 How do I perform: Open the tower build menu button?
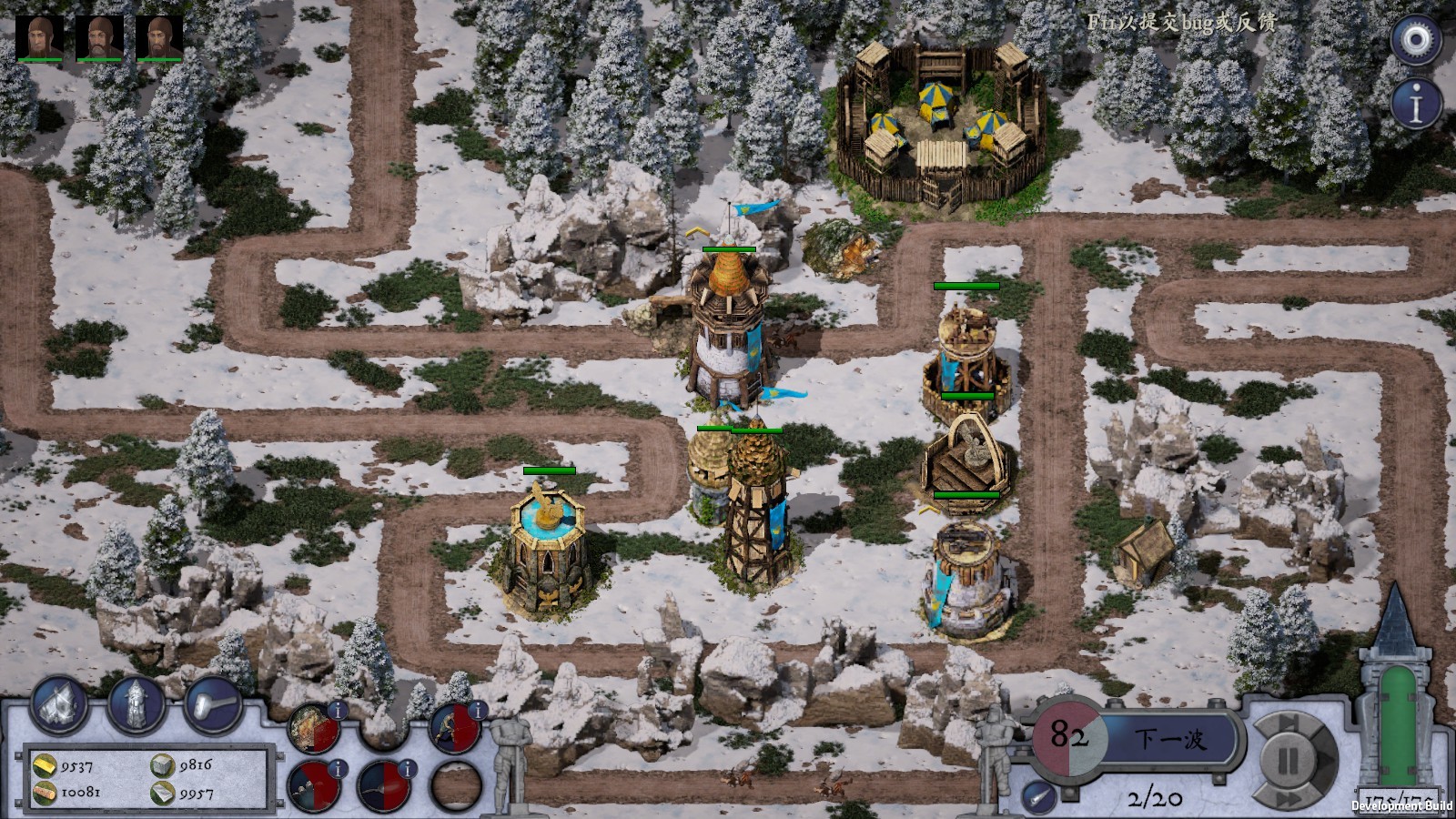coord(136,703)
